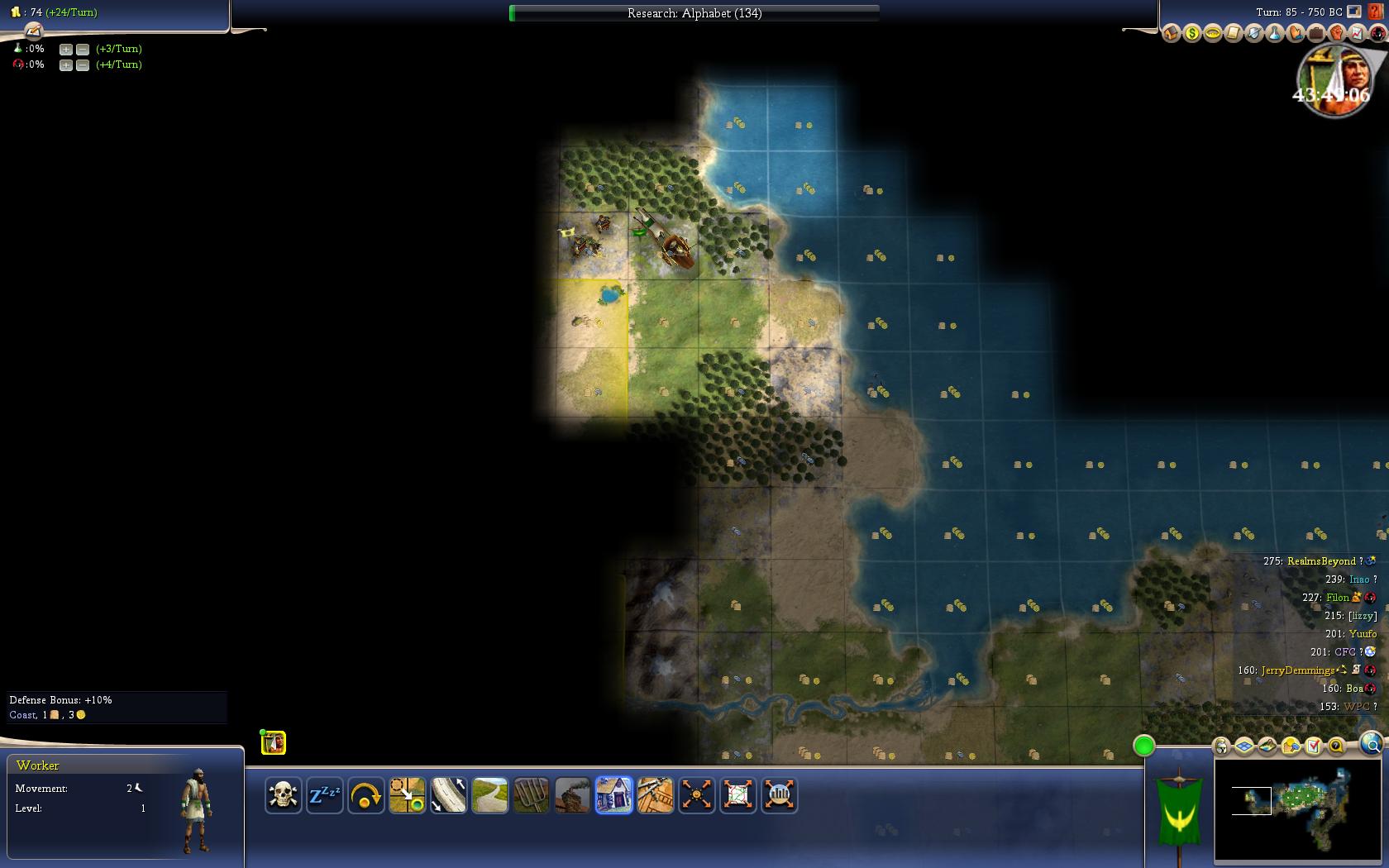Screen dimensions: 1389x868
Task: Select RealmsBeyond in the scoreboard
Action: coord(1321,561)
